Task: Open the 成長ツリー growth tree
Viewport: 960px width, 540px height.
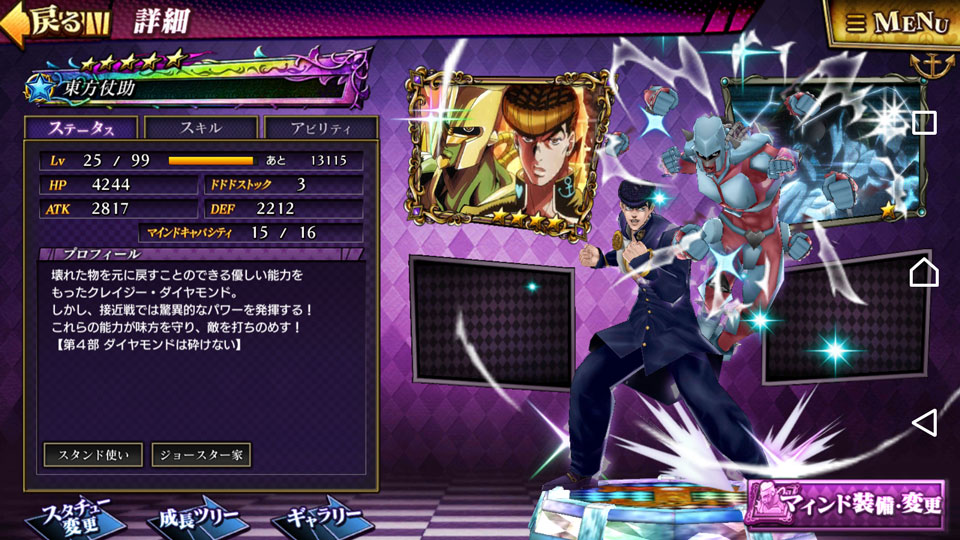Action: [x=198, y=518]
